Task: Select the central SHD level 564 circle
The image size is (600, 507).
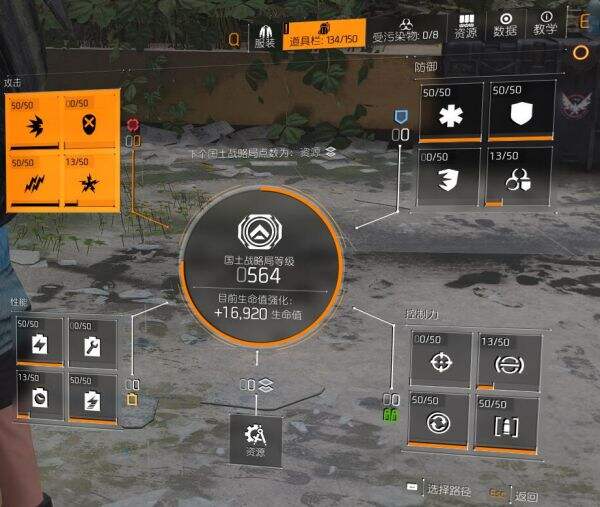Action: (261, 267)
